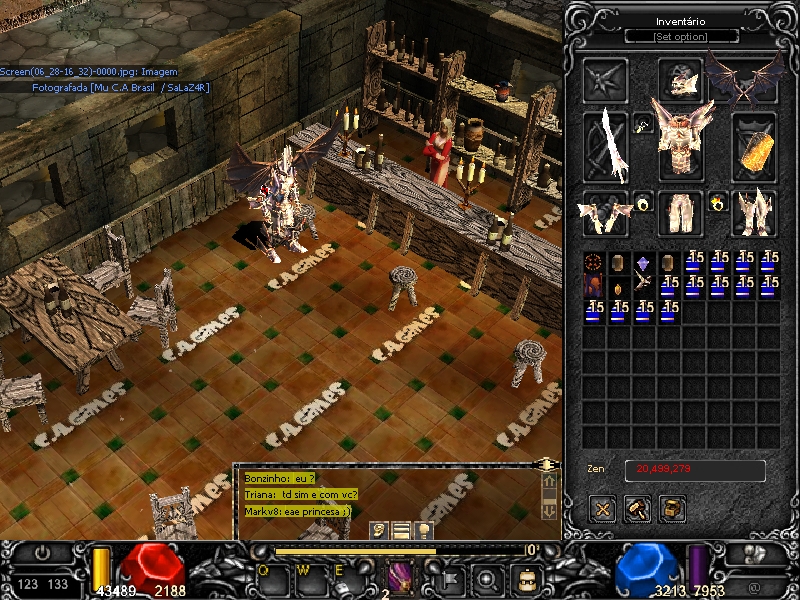Image resolution: width=800 pixels, height=600 pixels.
Task: Select the equipped golden quiver slot
Action: click(756, 146)
